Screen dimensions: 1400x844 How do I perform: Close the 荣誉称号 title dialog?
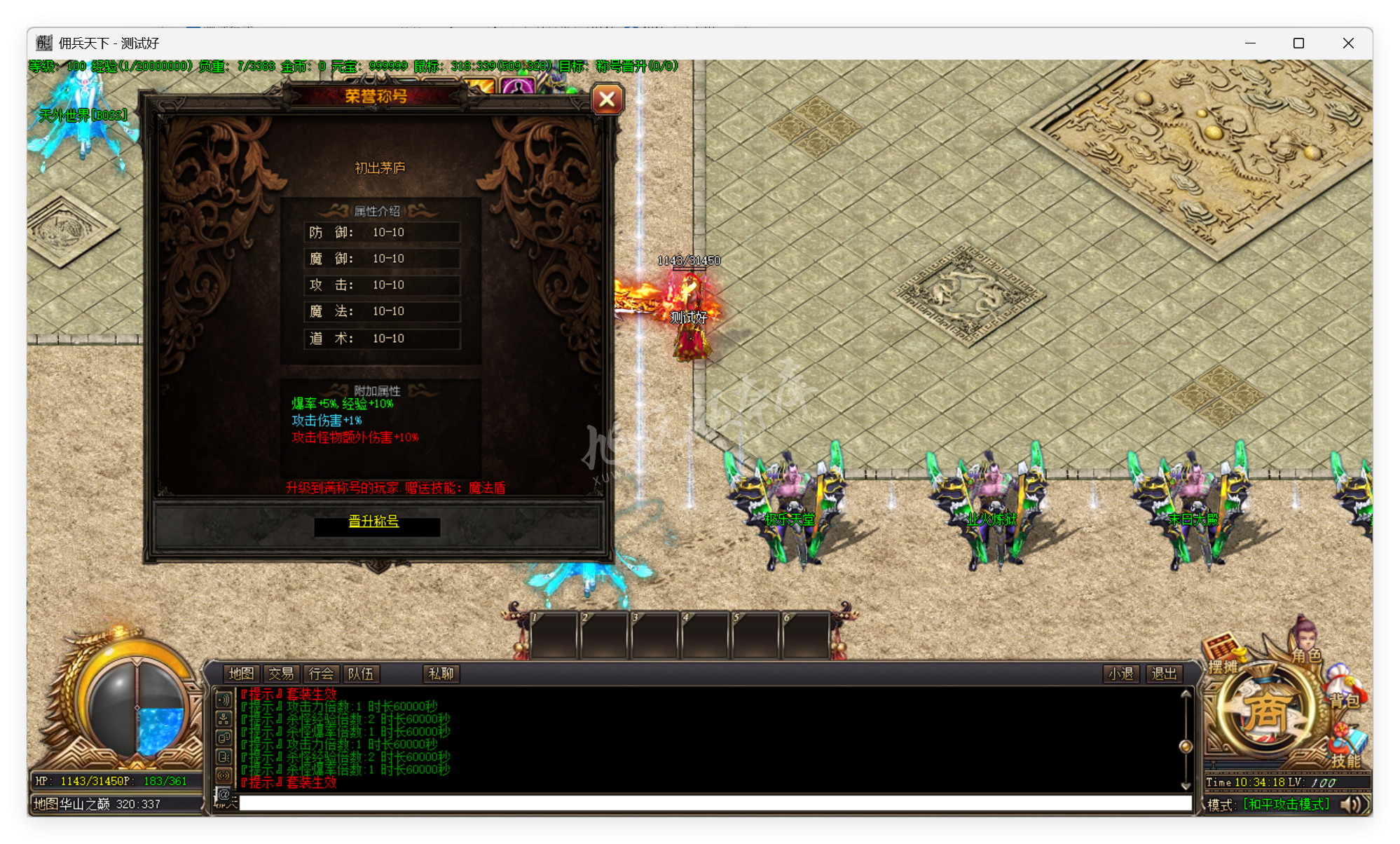point(607,100)
